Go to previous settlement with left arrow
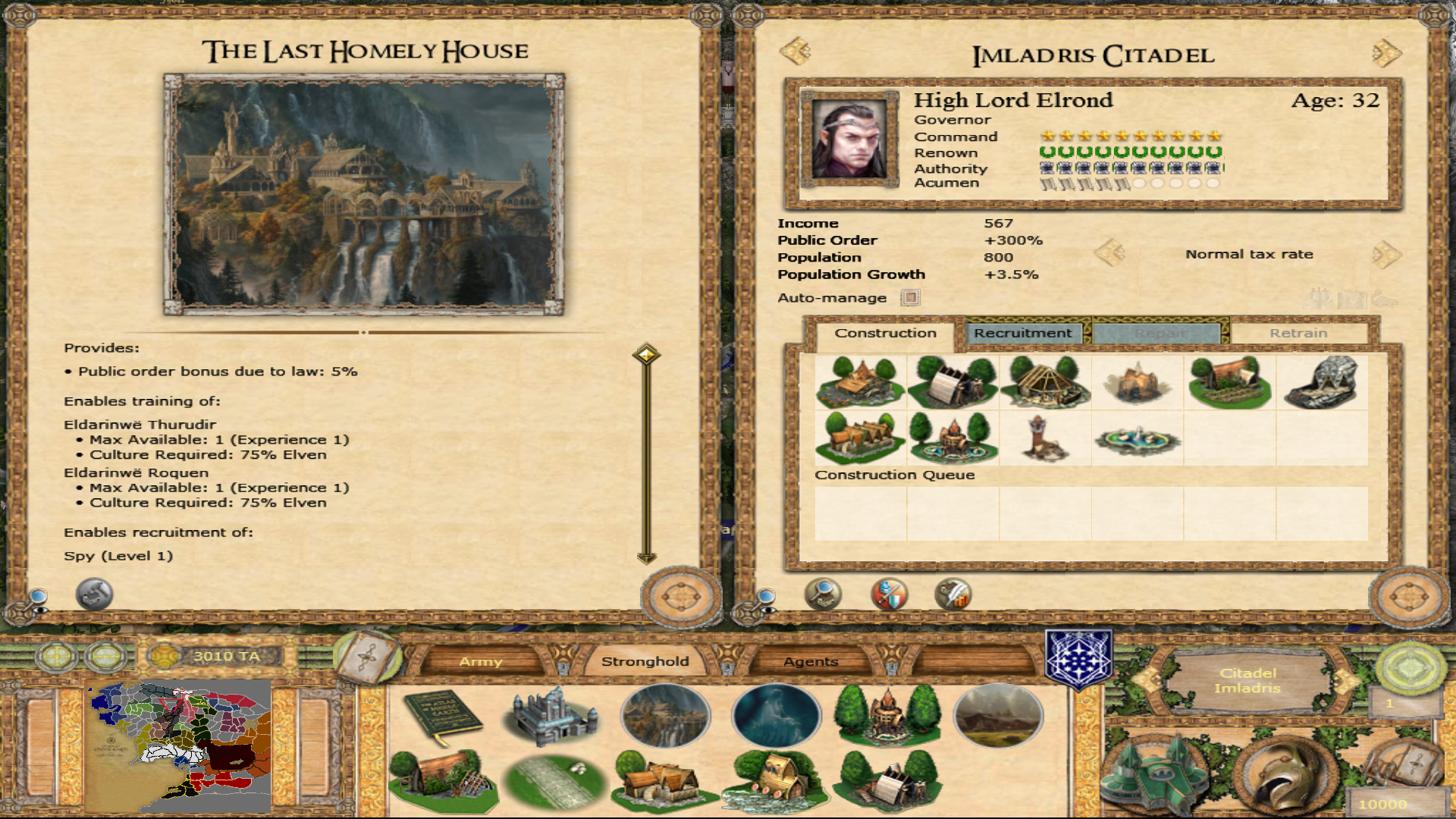The image size is (1456, 819). [x=795, y=52]
